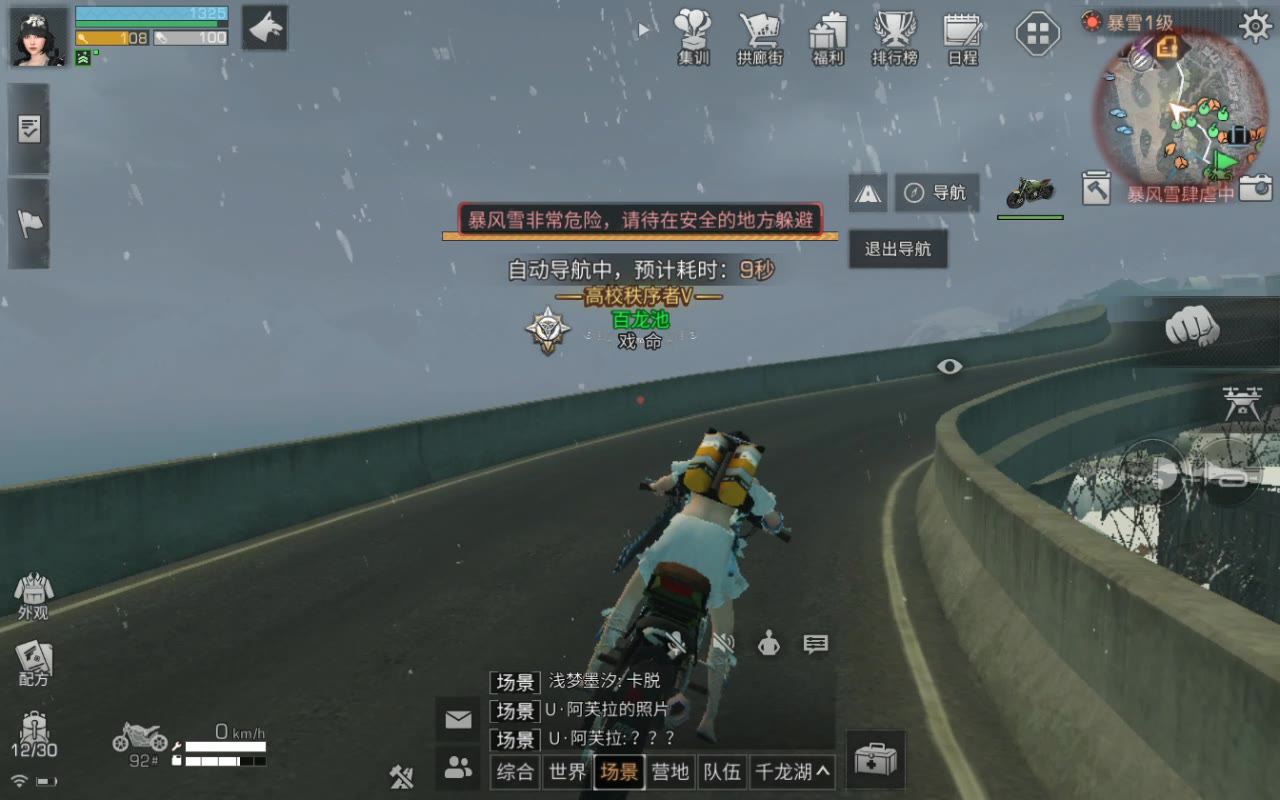
Task: Toggle the perception eye indicator
Action: coord(950,366)
